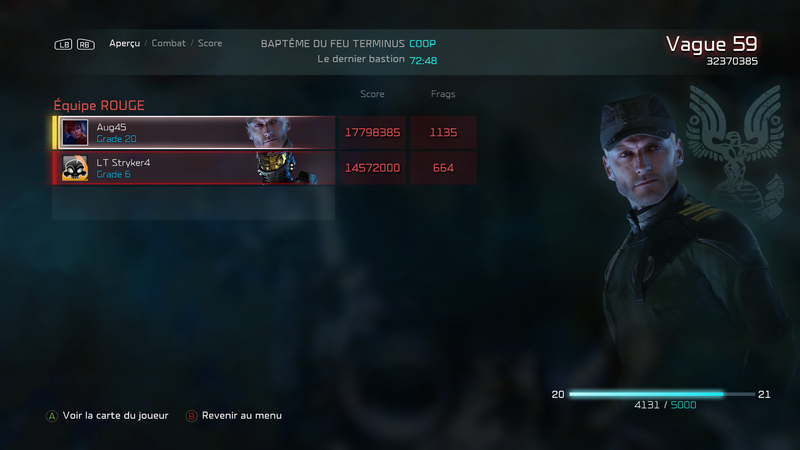Open the Combat tab
The image size is (800, 450).
(x=168, y=44)
